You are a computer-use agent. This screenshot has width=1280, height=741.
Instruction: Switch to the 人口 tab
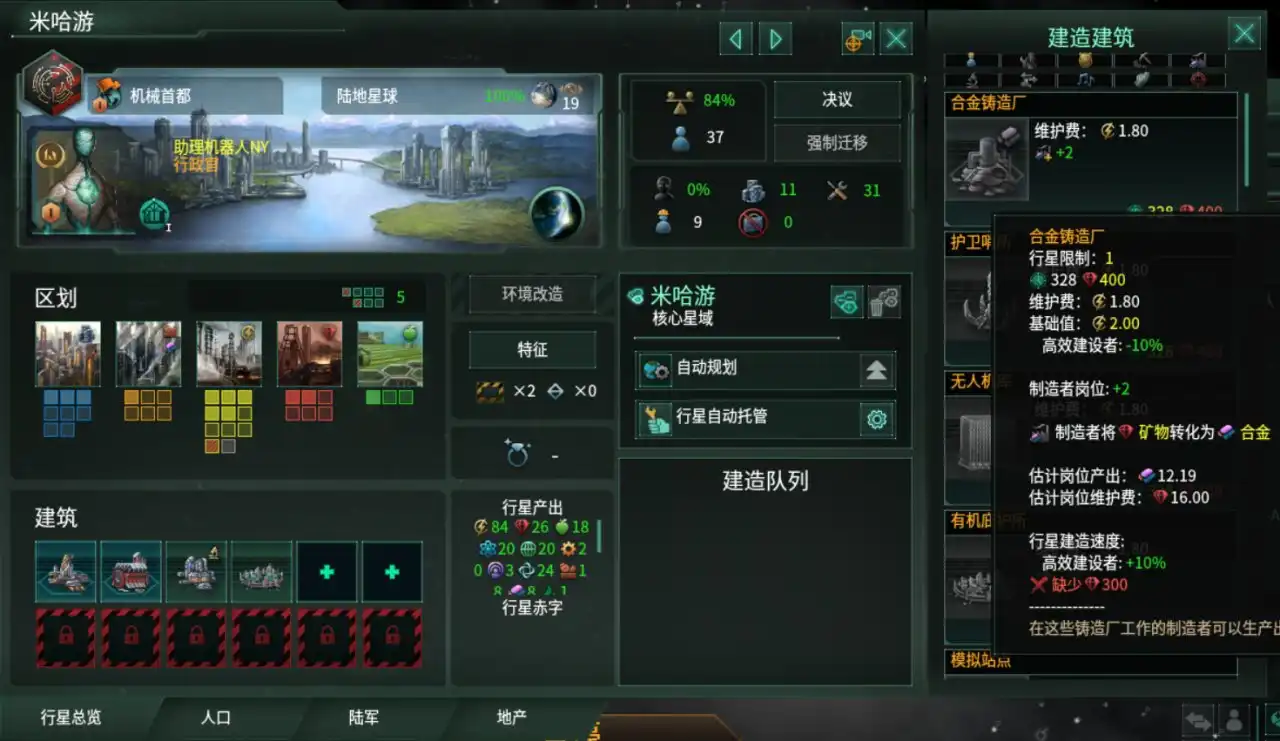click(x=218, y=718)
